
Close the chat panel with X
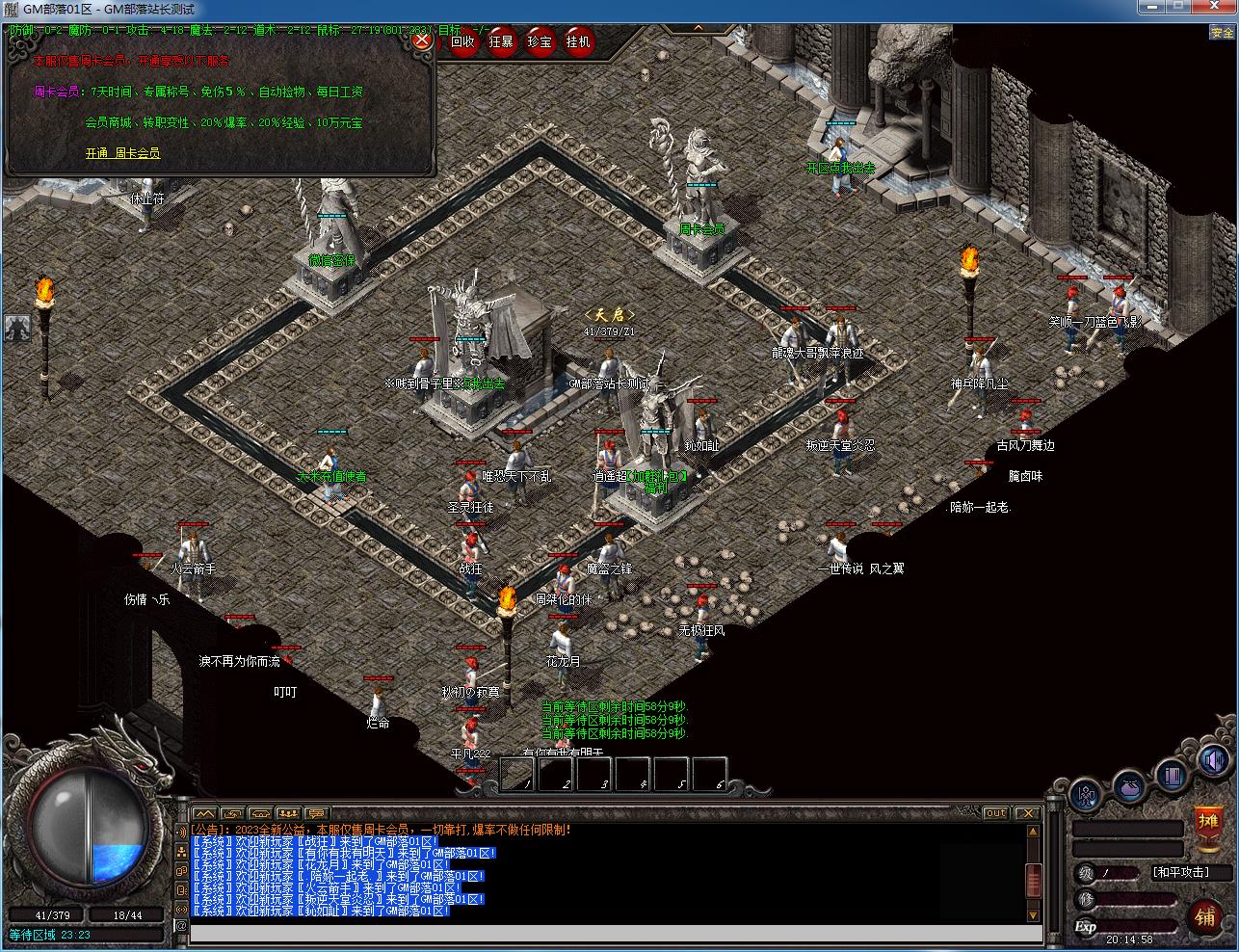click(1028, 813)
